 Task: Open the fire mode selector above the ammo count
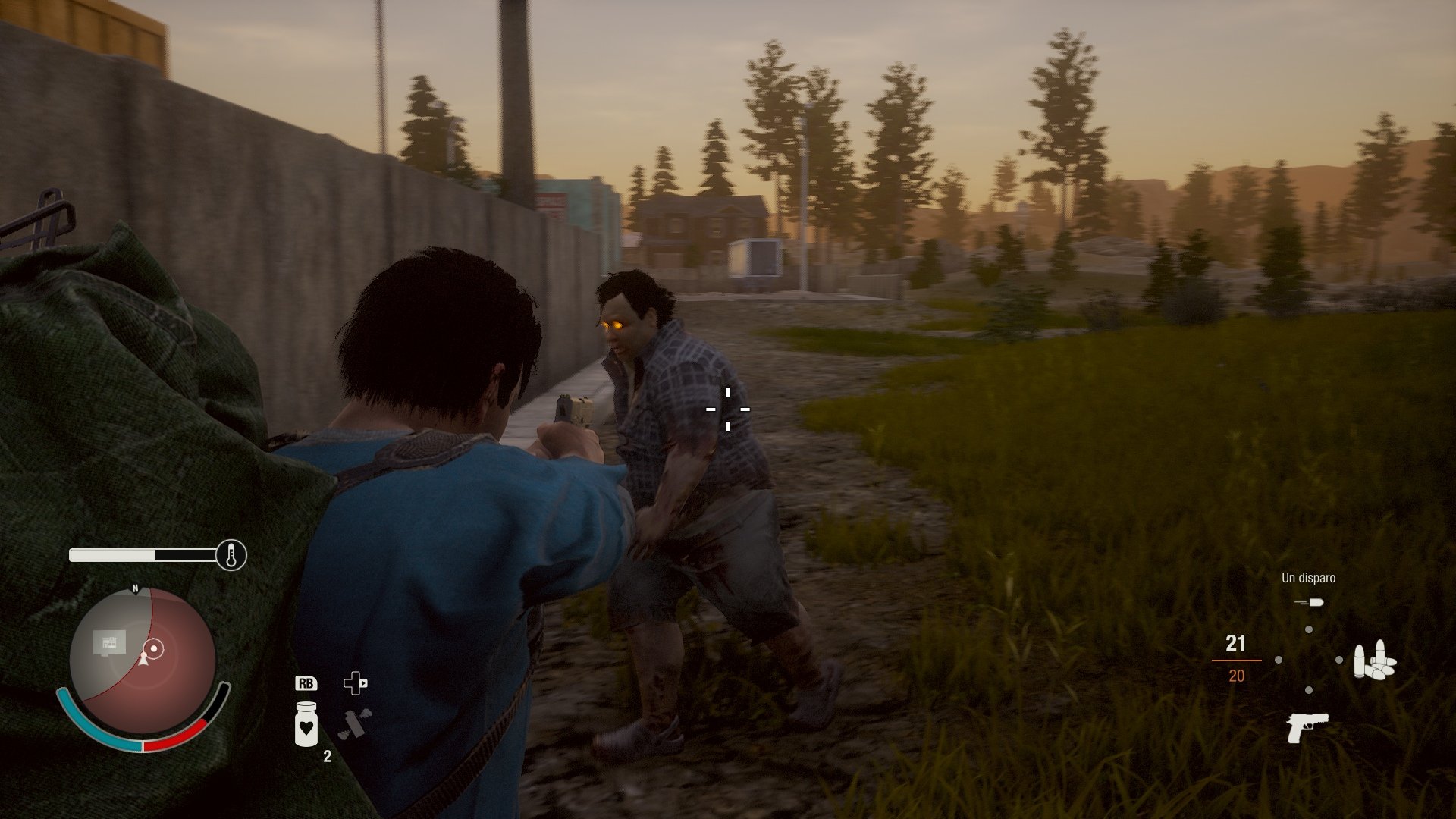pos(1310,602)
